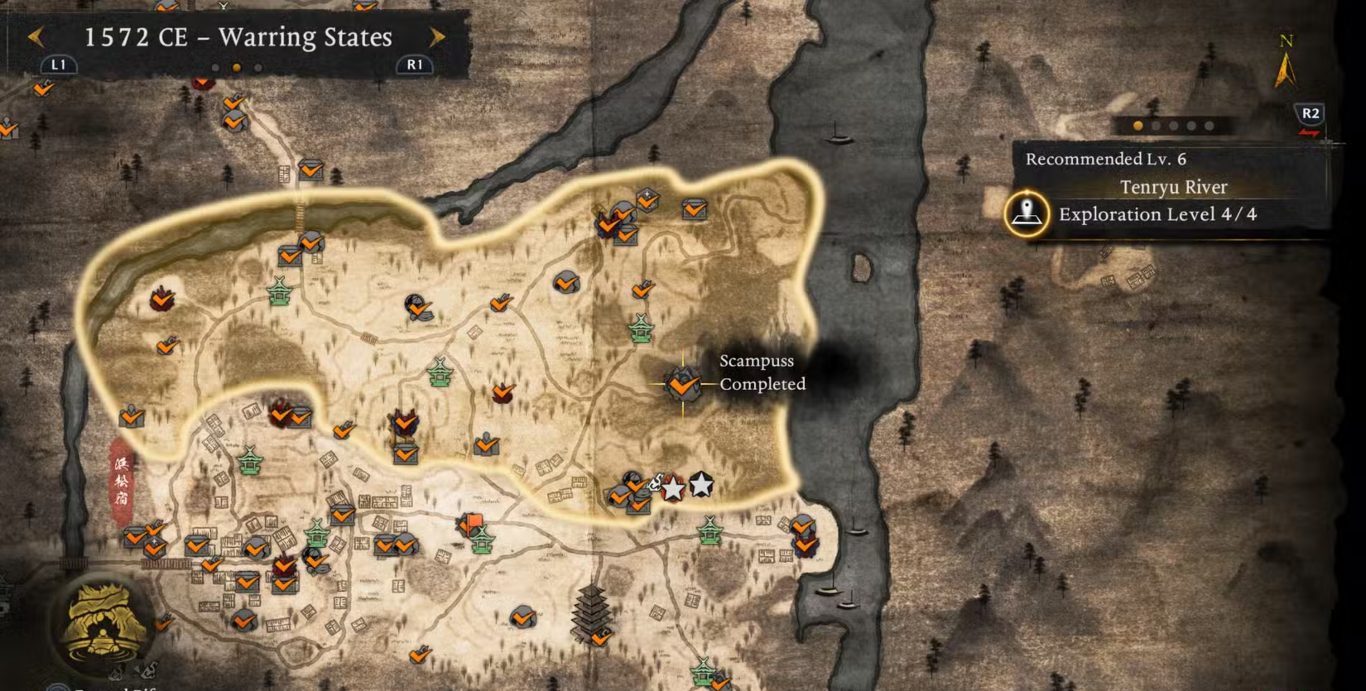Select the red kanji banner marker
The width and height of the screenshot is (1366, 691).
click(x=122, y=481)
